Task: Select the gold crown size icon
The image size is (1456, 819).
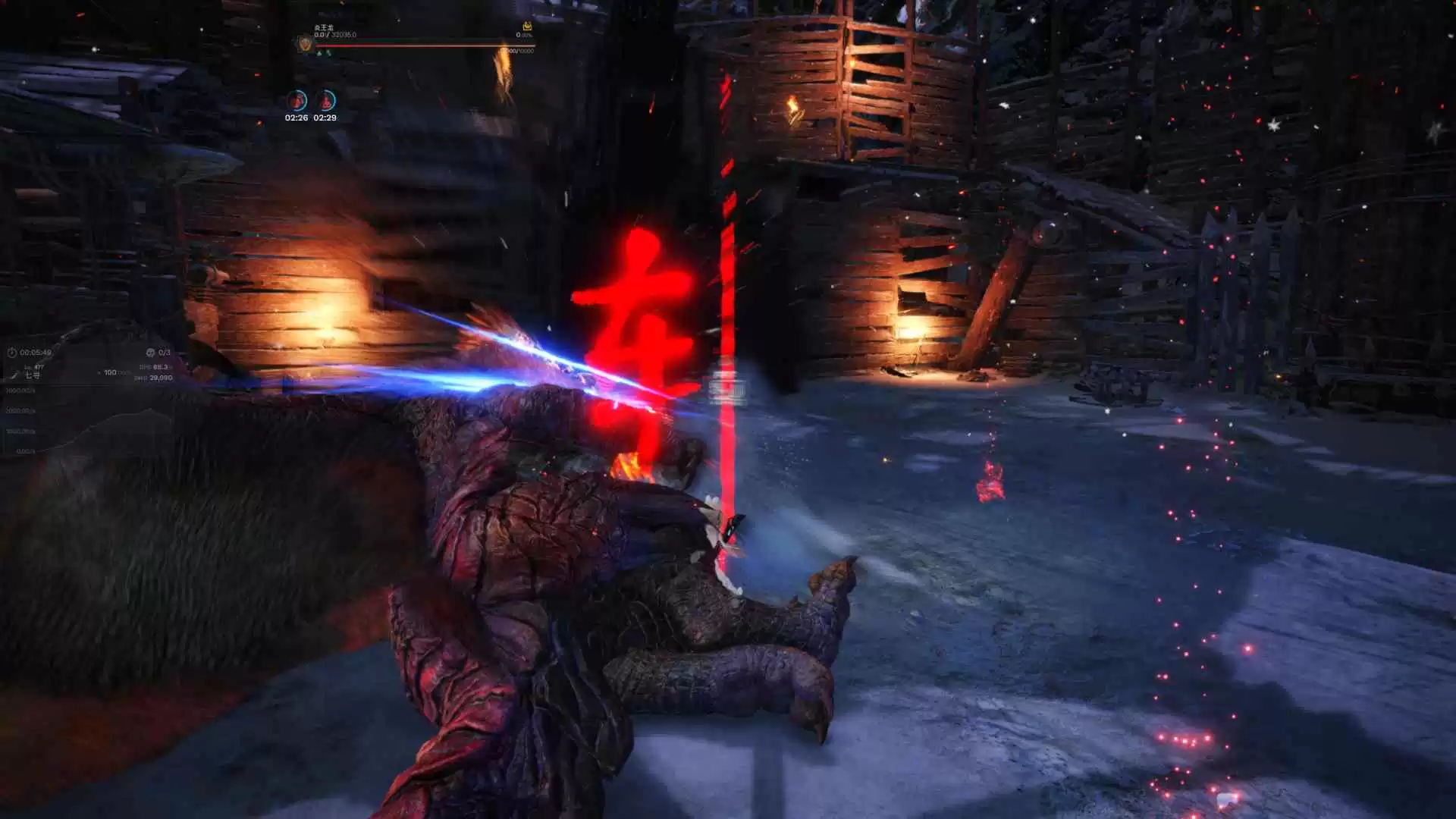Action: pos(527,27)
